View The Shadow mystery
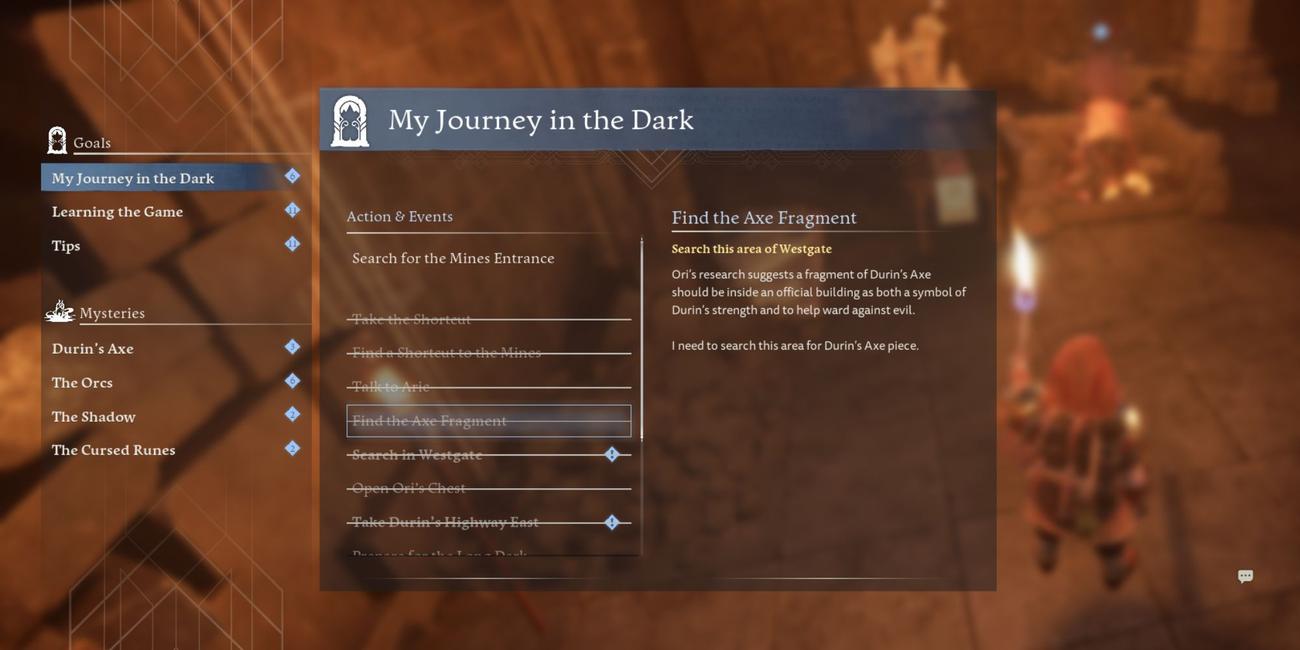The height and width of the screenshot is (650, 1300). click(x=93, y=417)
